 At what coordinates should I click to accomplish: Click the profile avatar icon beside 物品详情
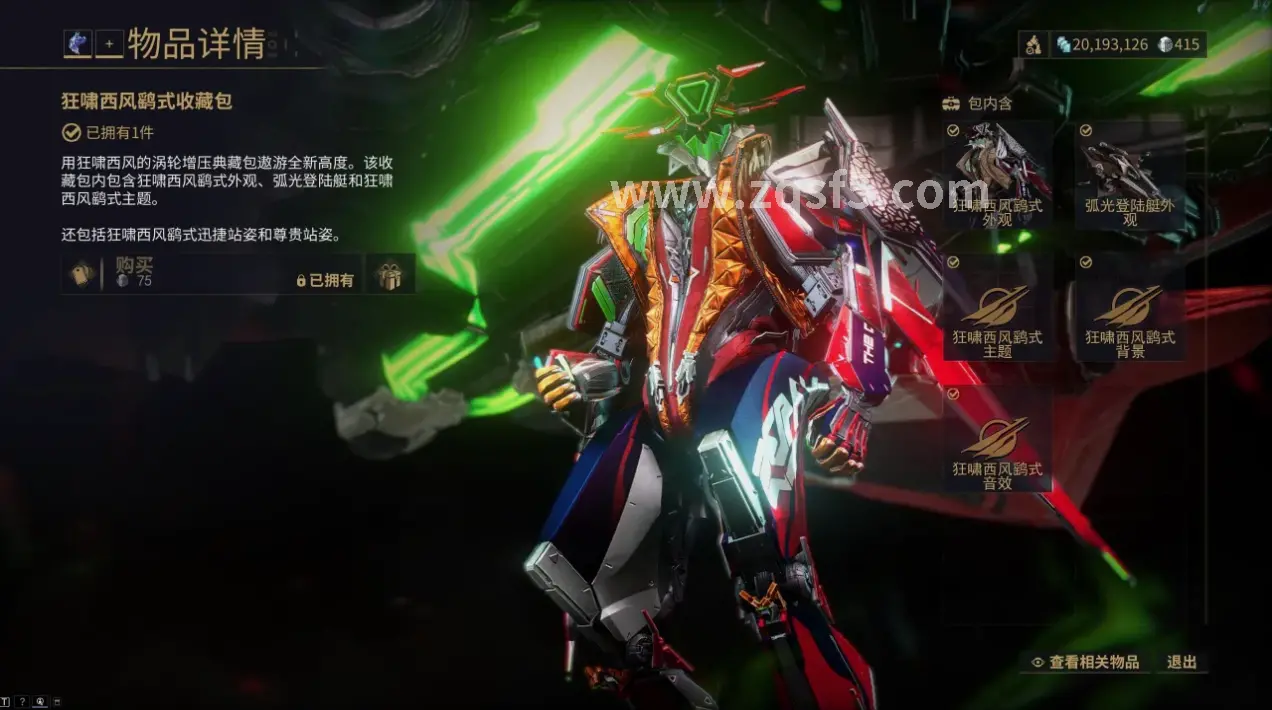coord(77,43)
